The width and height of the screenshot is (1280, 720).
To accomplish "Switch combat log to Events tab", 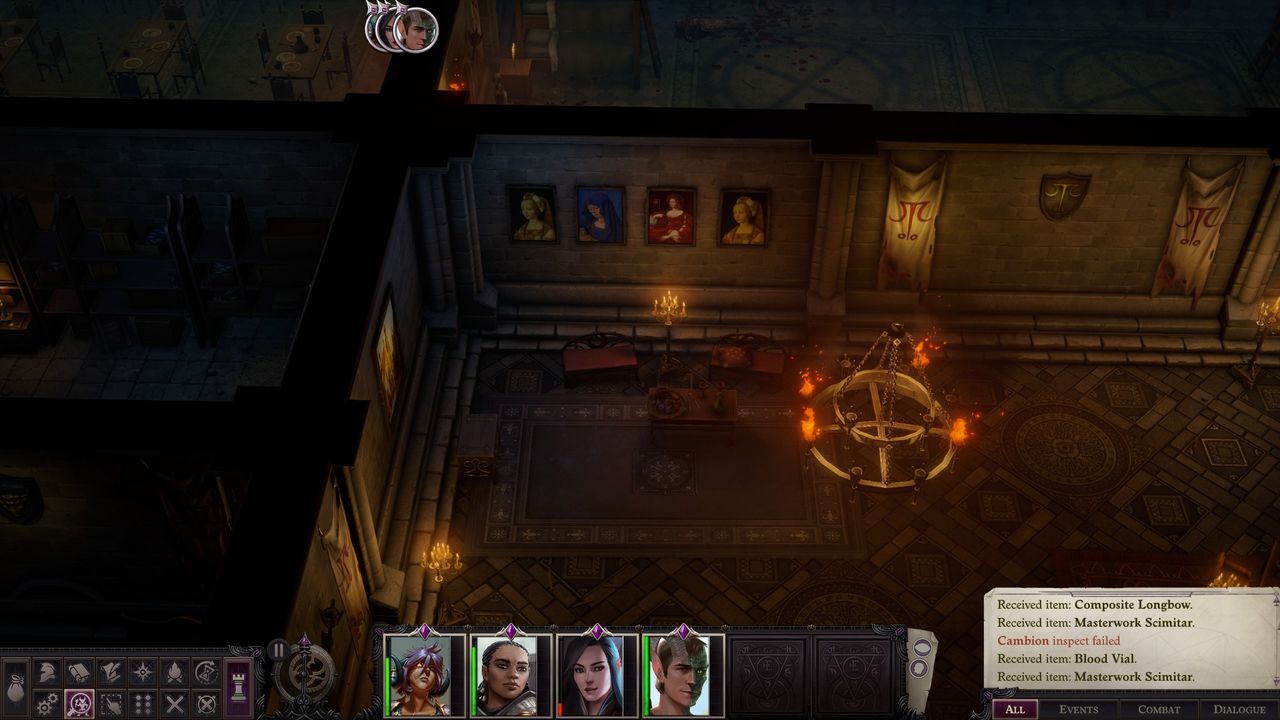I will point(1079,709).
